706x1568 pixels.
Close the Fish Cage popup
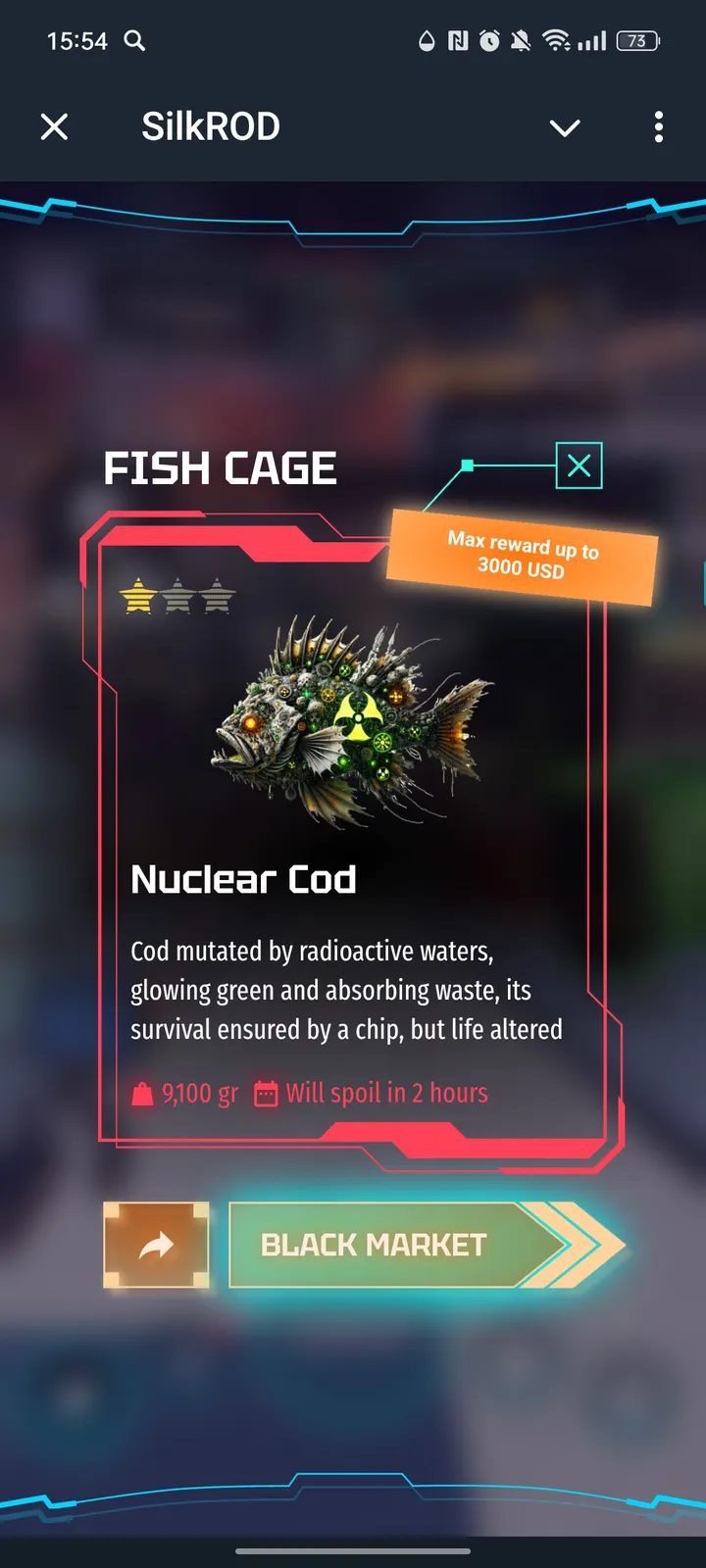(579, 465)
